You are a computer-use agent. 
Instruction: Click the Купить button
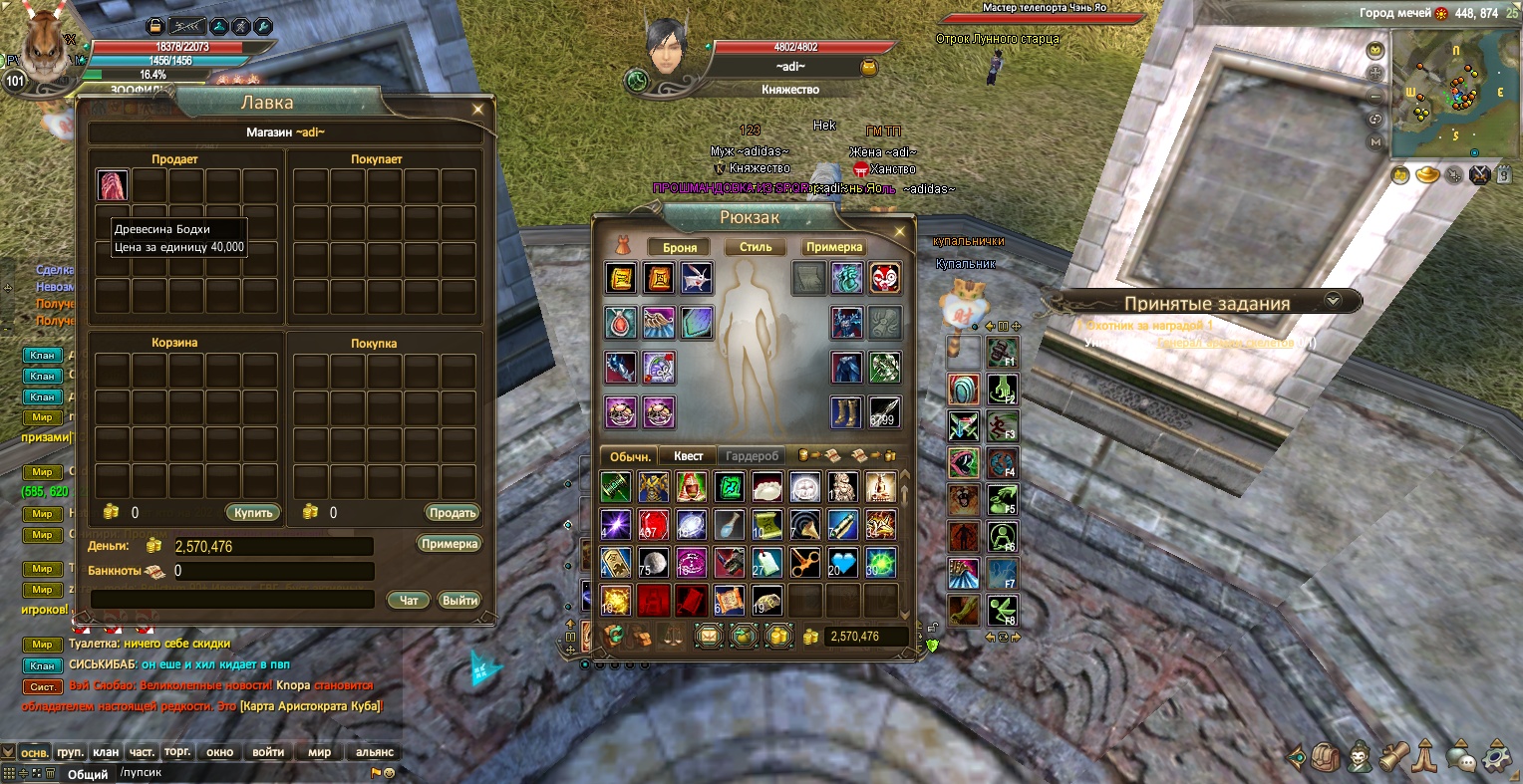click(x=253, y=513)
